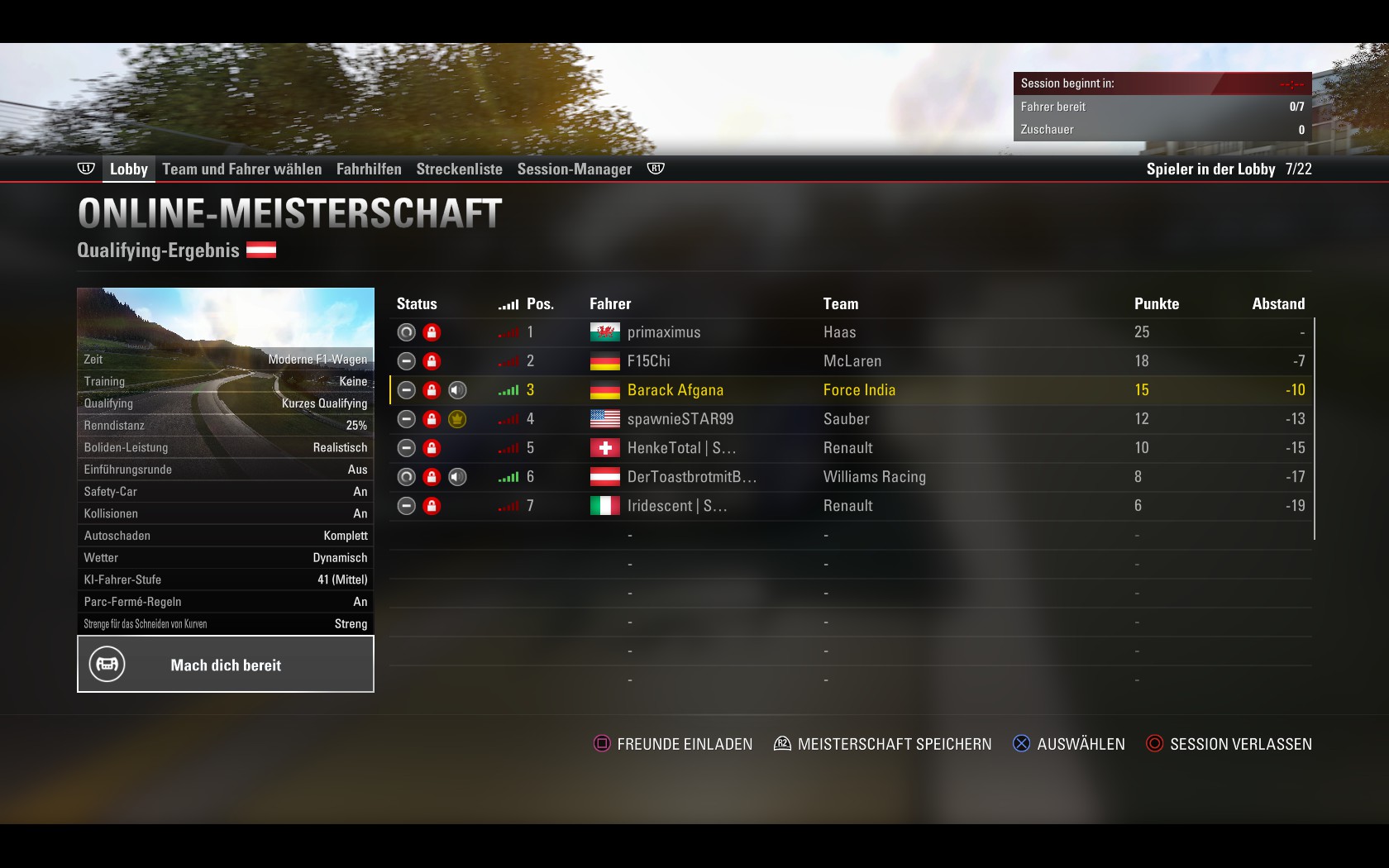Pick the HenkeTotal driver row
1389x868 pixels.
coord(680,448)
